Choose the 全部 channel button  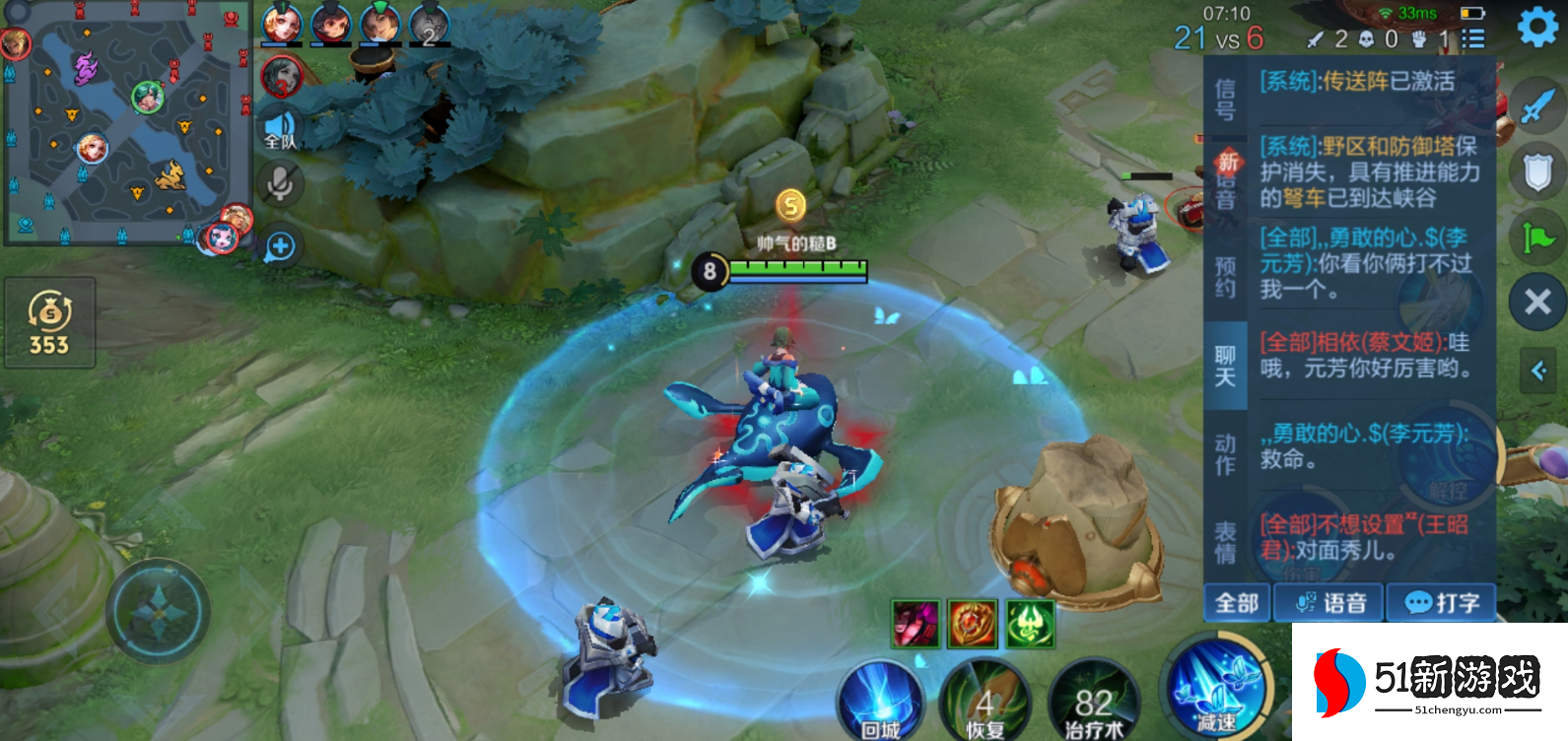coord(1237,603)
